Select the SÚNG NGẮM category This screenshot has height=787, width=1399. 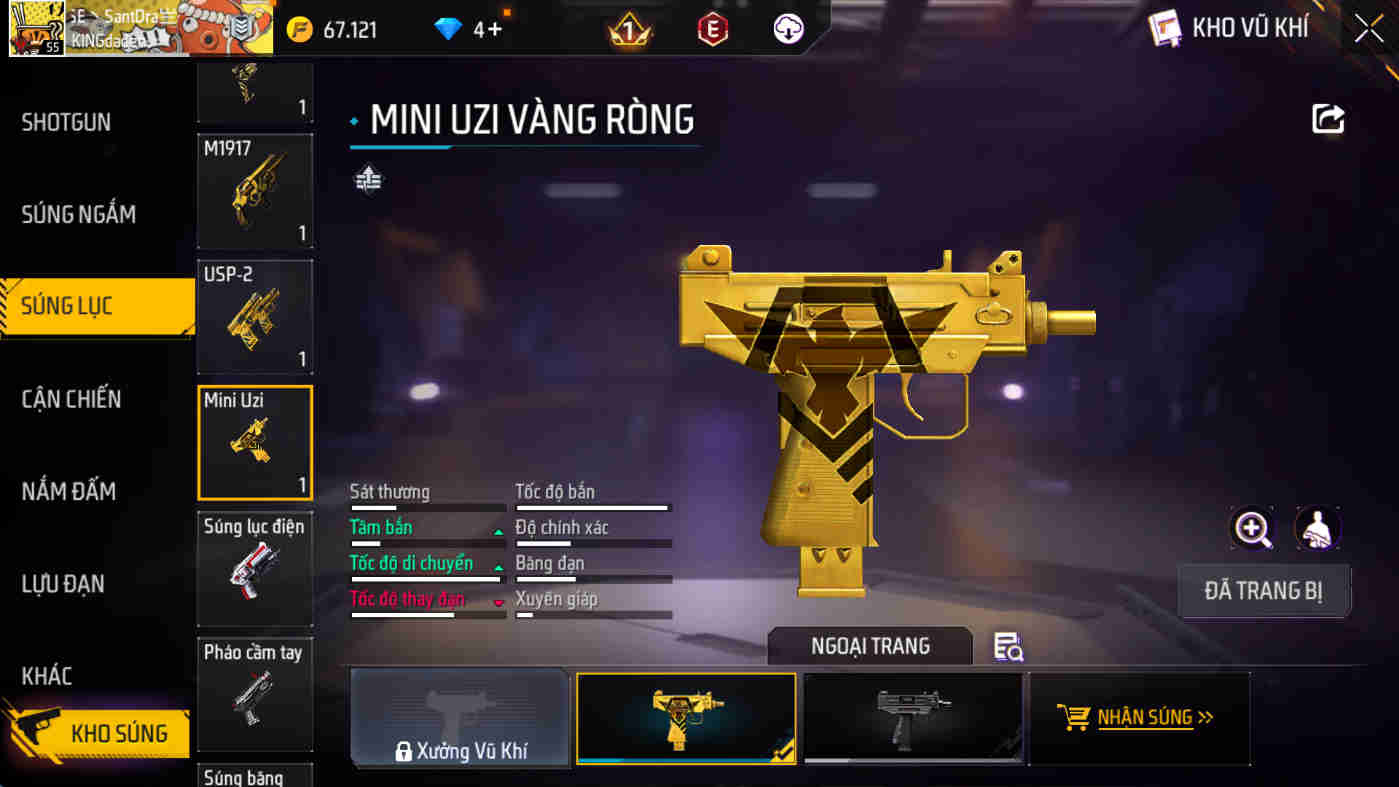tap(78, 214)
